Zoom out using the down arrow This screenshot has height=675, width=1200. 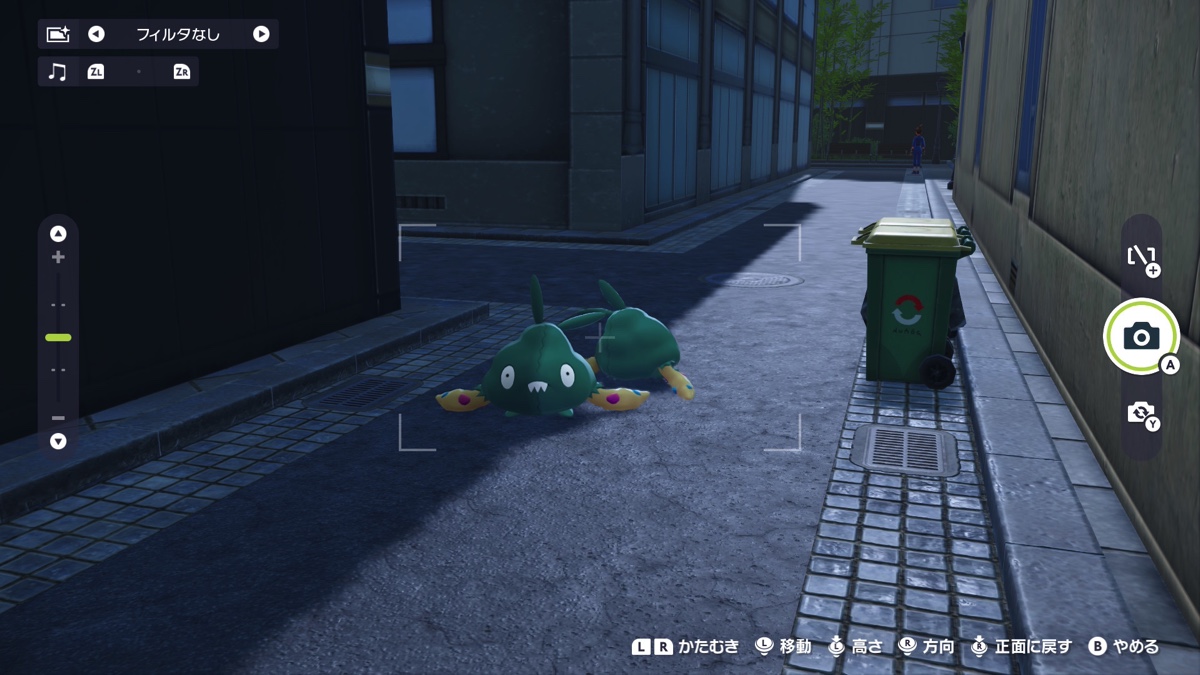pos(58,441)
